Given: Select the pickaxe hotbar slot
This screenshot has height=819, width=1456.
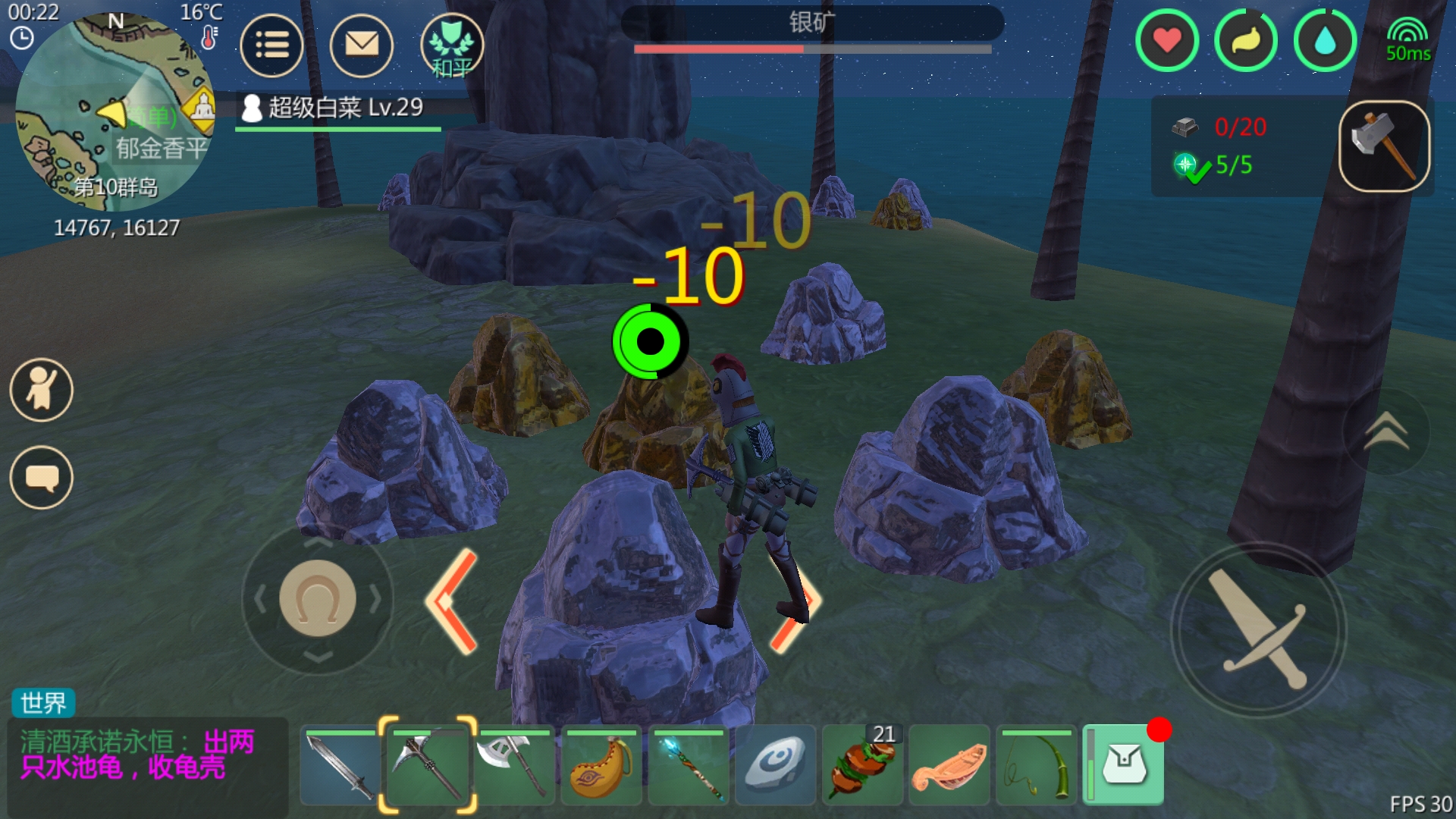Looking at the screenshot, I should [x=428, y=766].
